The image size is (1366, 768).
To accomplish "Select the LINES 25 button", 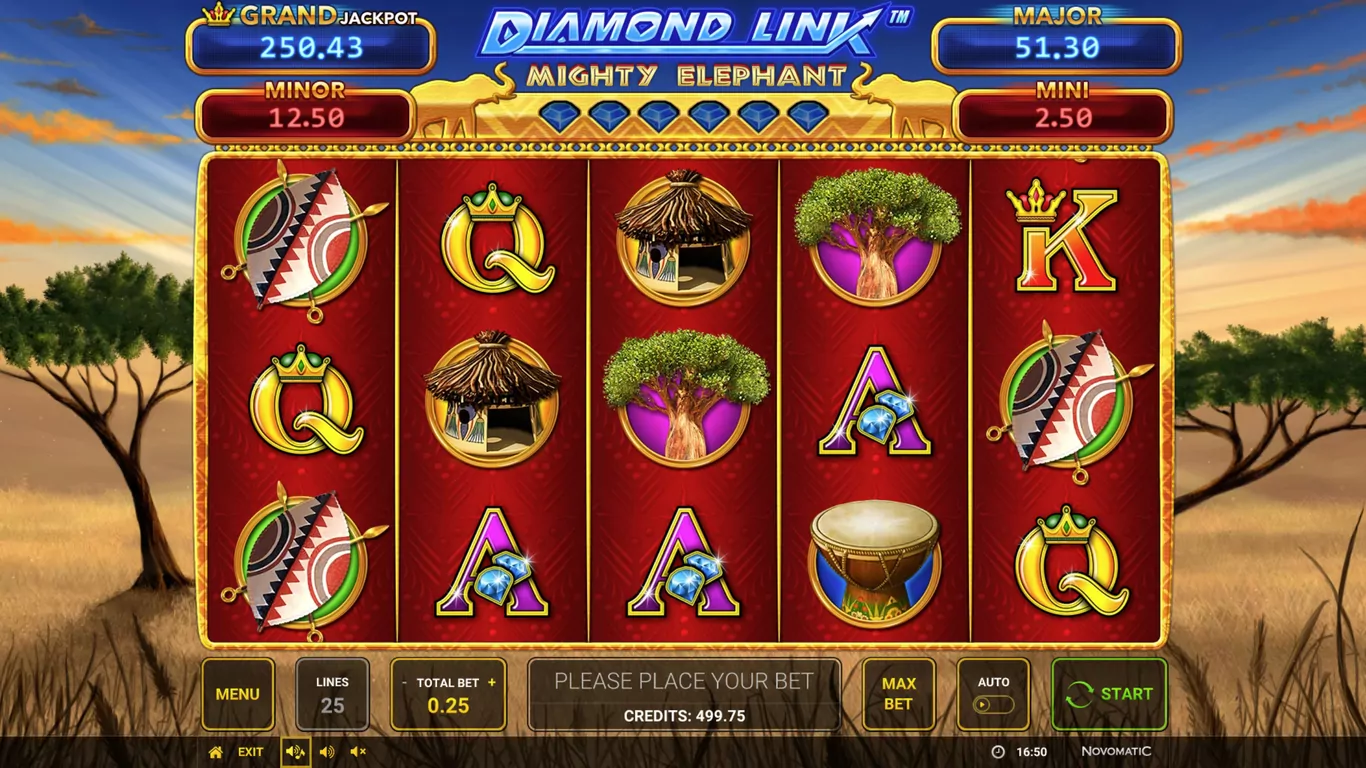I will 332,694.
